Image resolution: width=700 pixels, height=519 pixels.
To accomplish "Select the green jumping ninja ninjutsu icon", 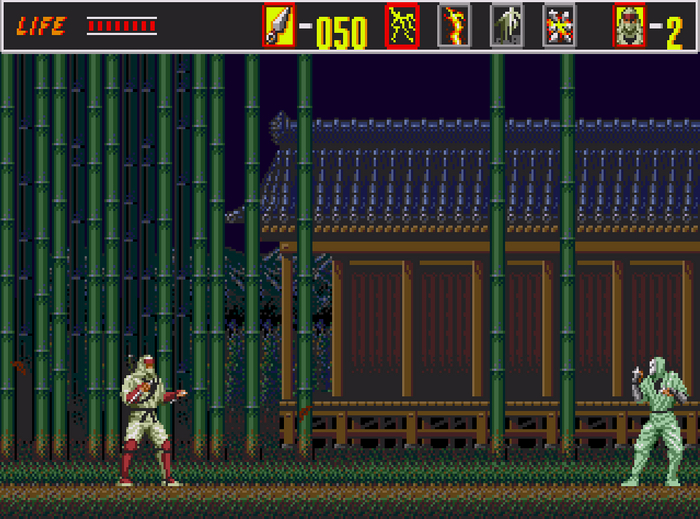I will pos(506,26).
